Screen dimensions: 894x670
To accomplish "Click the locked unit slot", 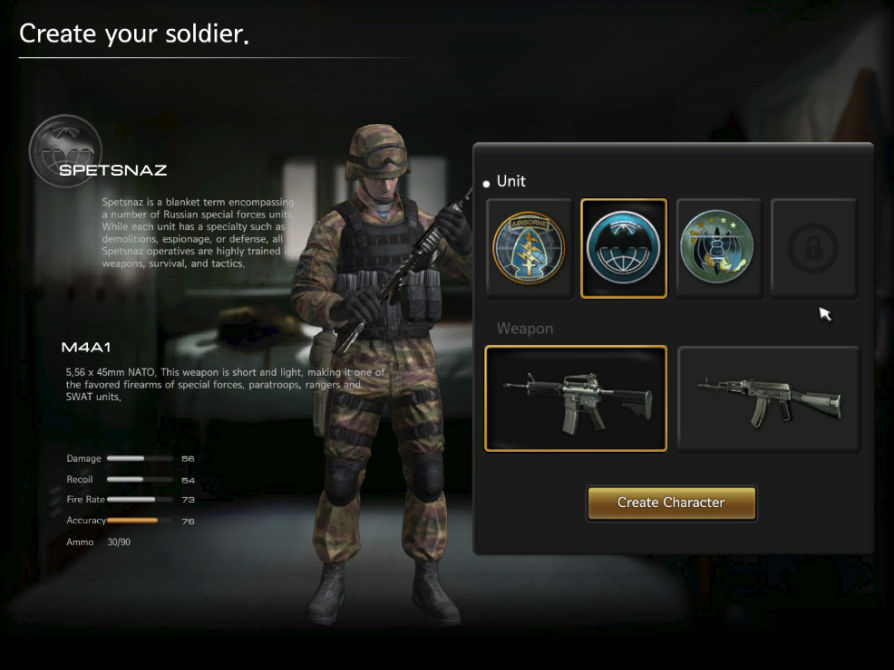I will pos(813,248).
